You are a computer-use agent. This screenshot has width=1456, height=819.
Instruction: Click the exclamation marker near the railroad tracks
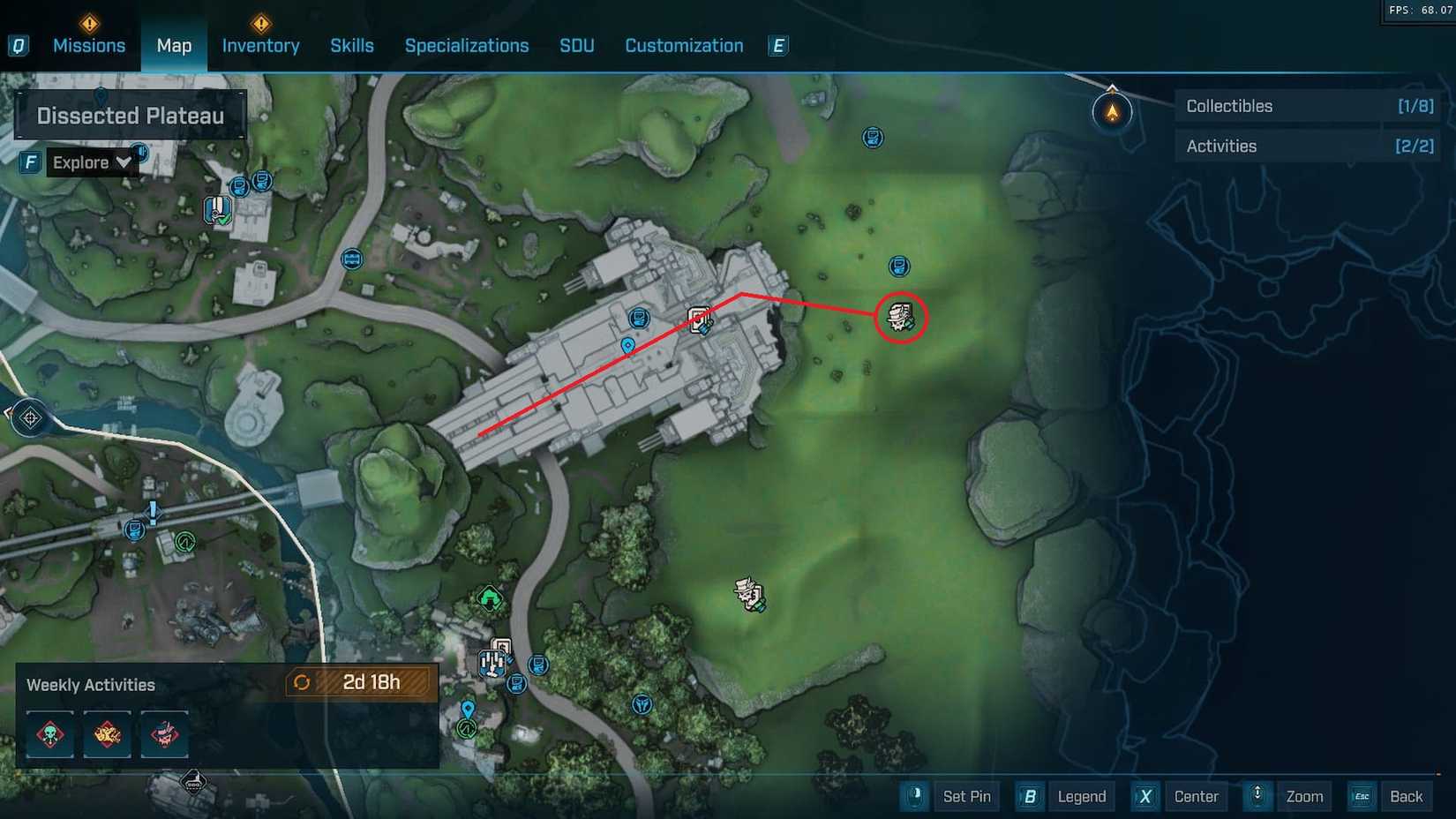coord(152,510)
